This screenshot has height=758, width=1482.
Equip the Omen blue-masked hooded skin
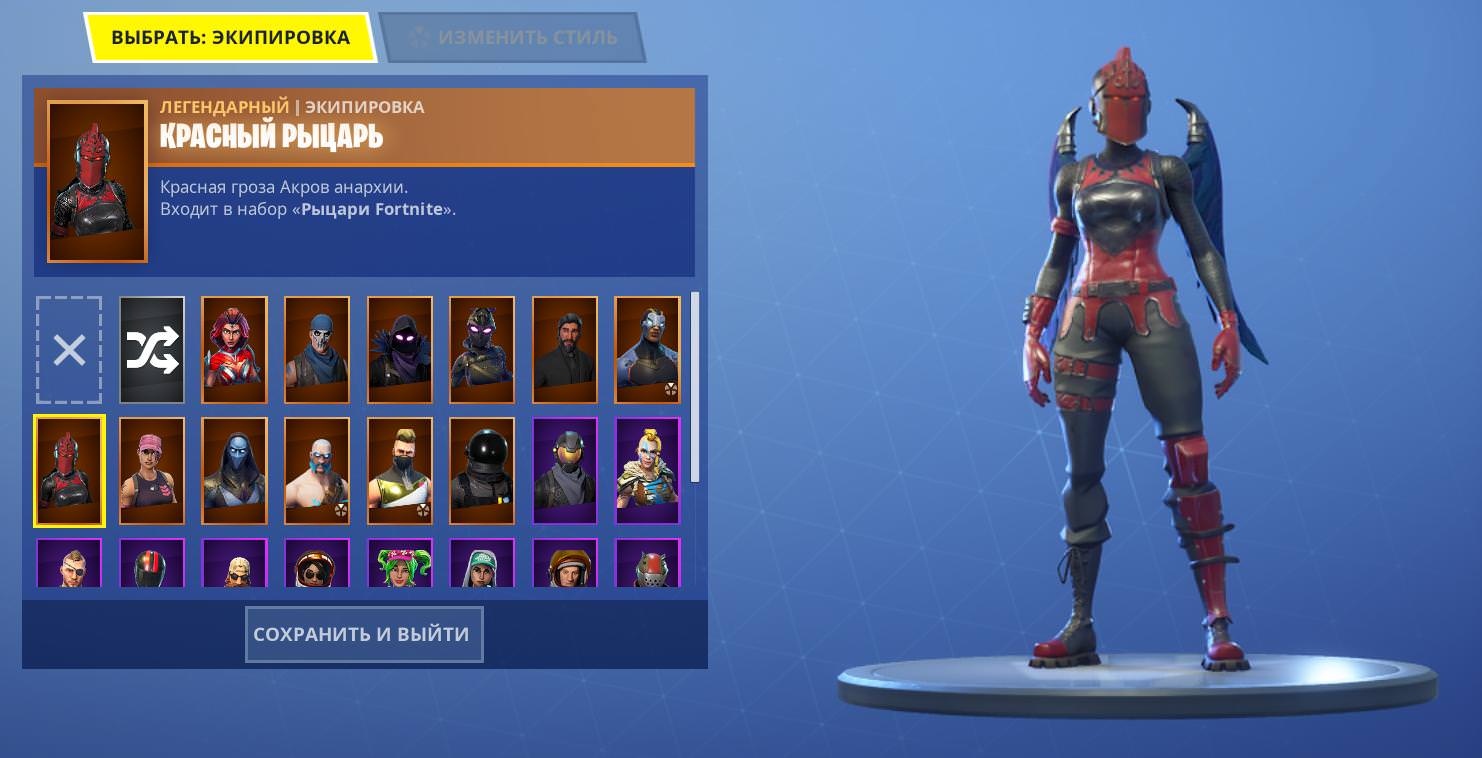pyautogui.click(x=234, y=471)
